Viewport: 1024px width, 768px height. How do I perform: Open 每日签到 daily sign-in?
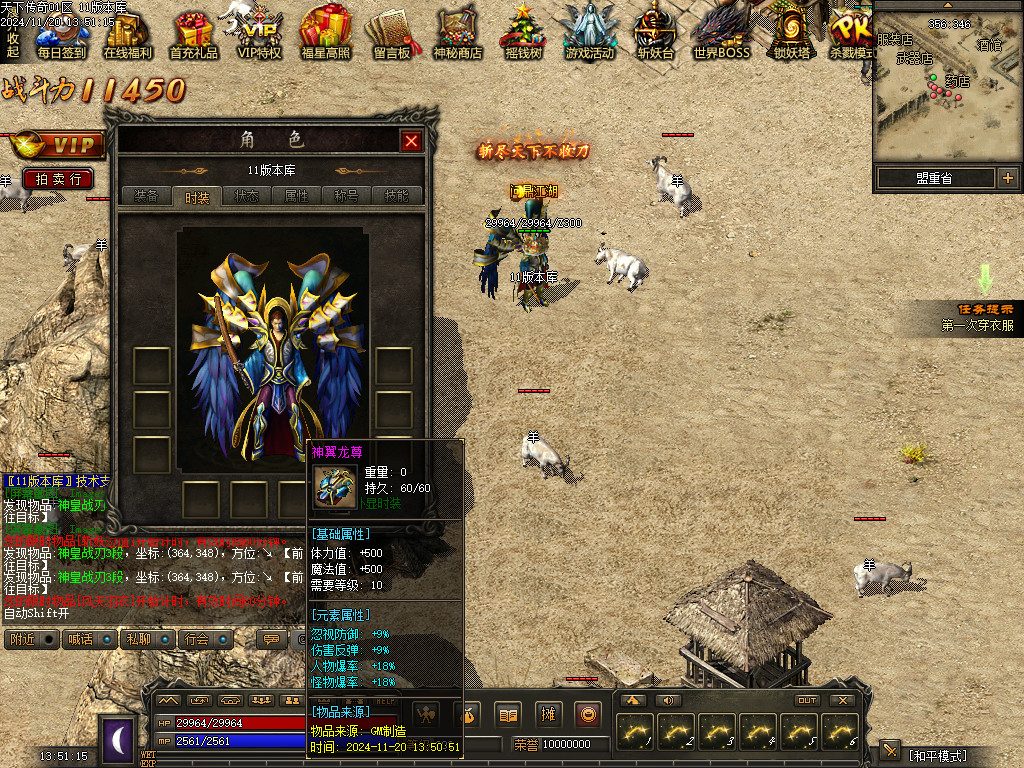coord(62,36)
